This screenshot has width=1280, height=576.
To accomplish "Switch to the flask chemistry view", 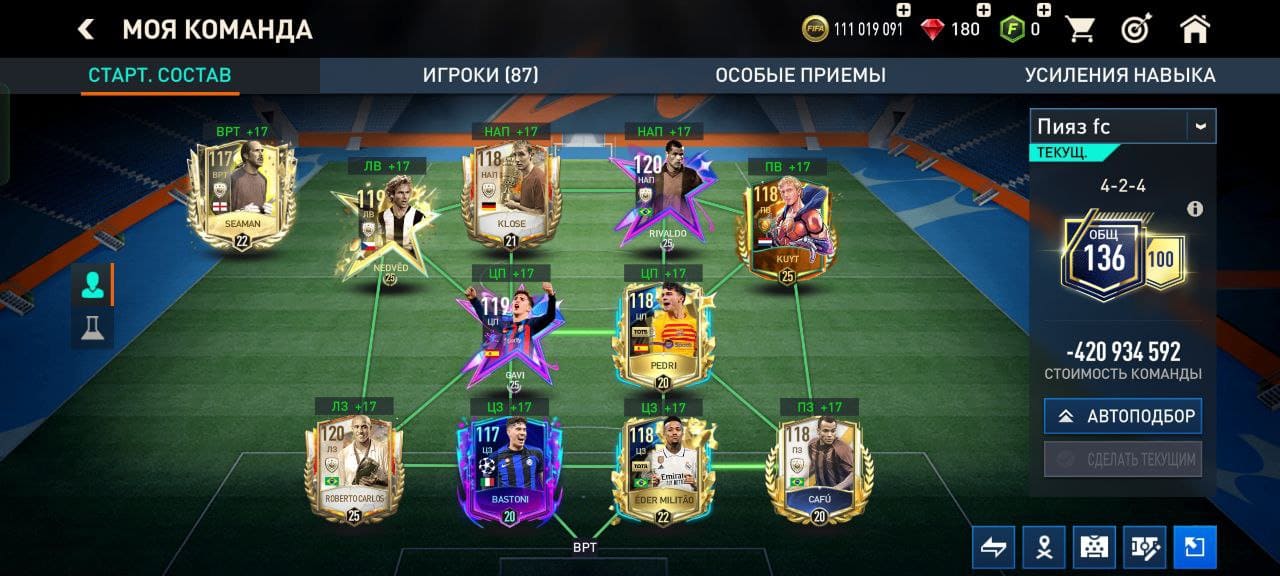I will pos(93,328).
